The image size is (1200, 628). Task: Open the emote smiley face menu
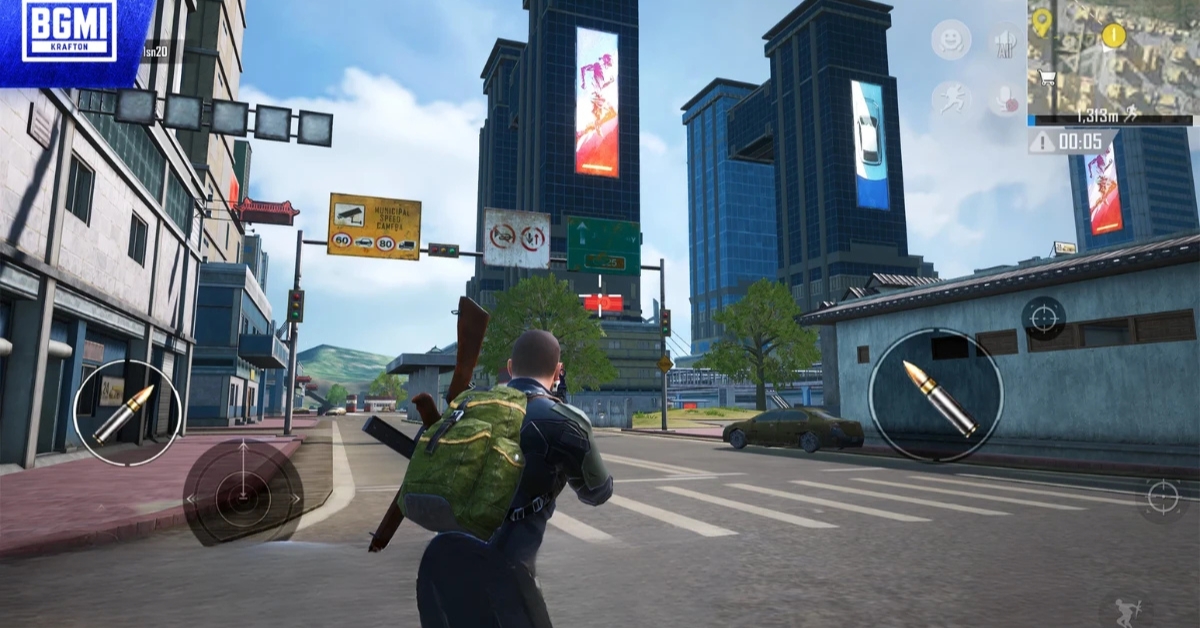[x=951, y=40]
